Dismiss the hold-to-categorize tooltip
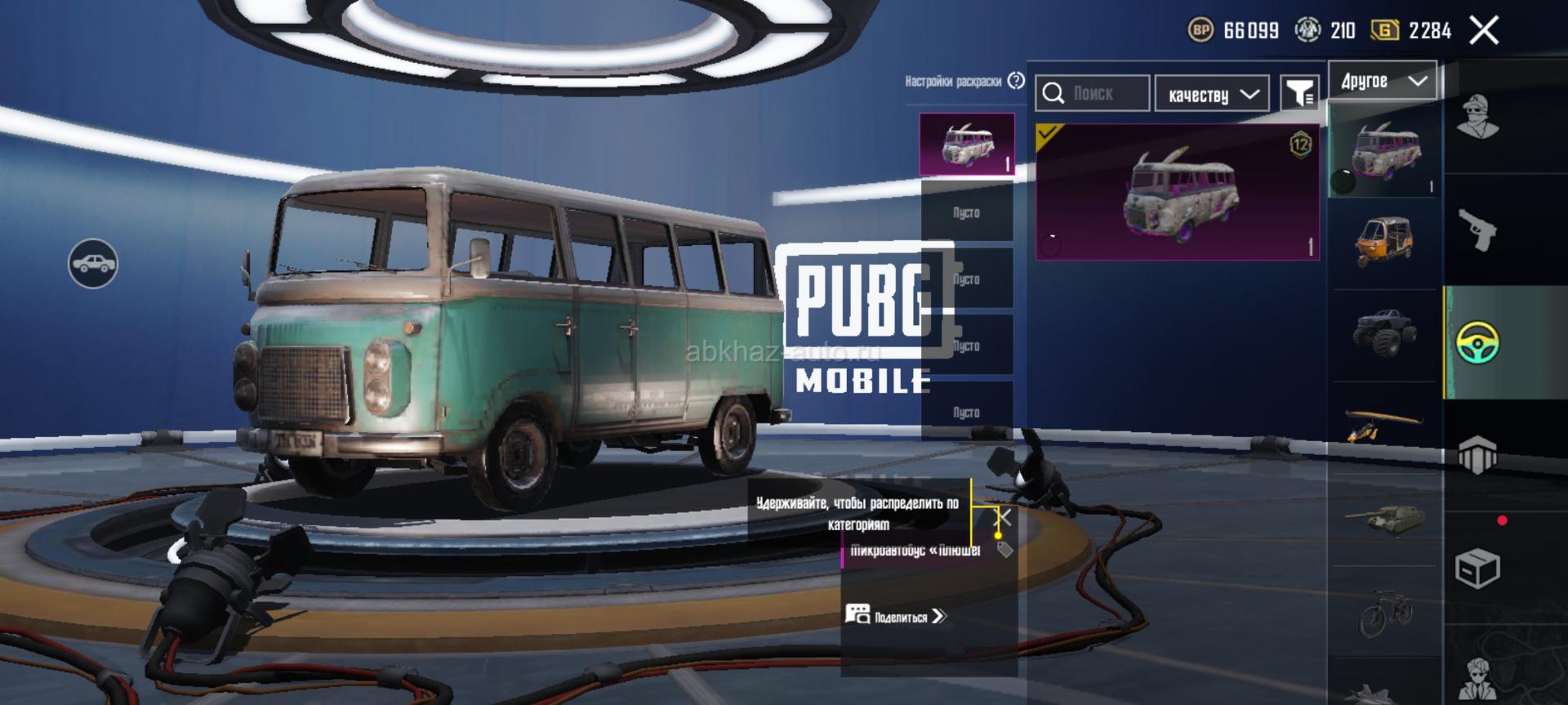1568x705 pixels. pyautogui.click(x=1004, y=517)
